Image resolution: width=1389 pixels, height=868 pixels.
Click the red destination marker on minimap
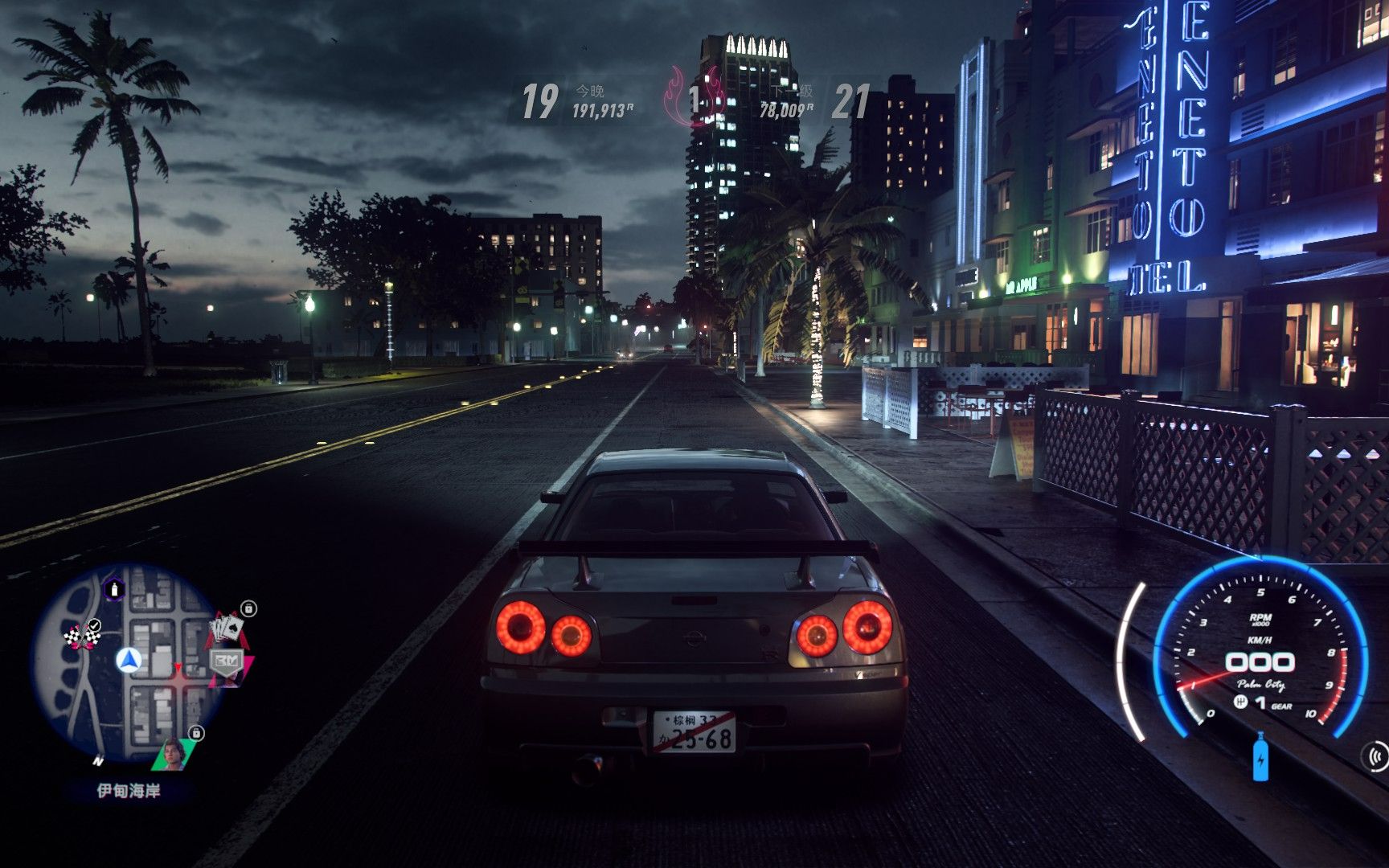[178, 667]
